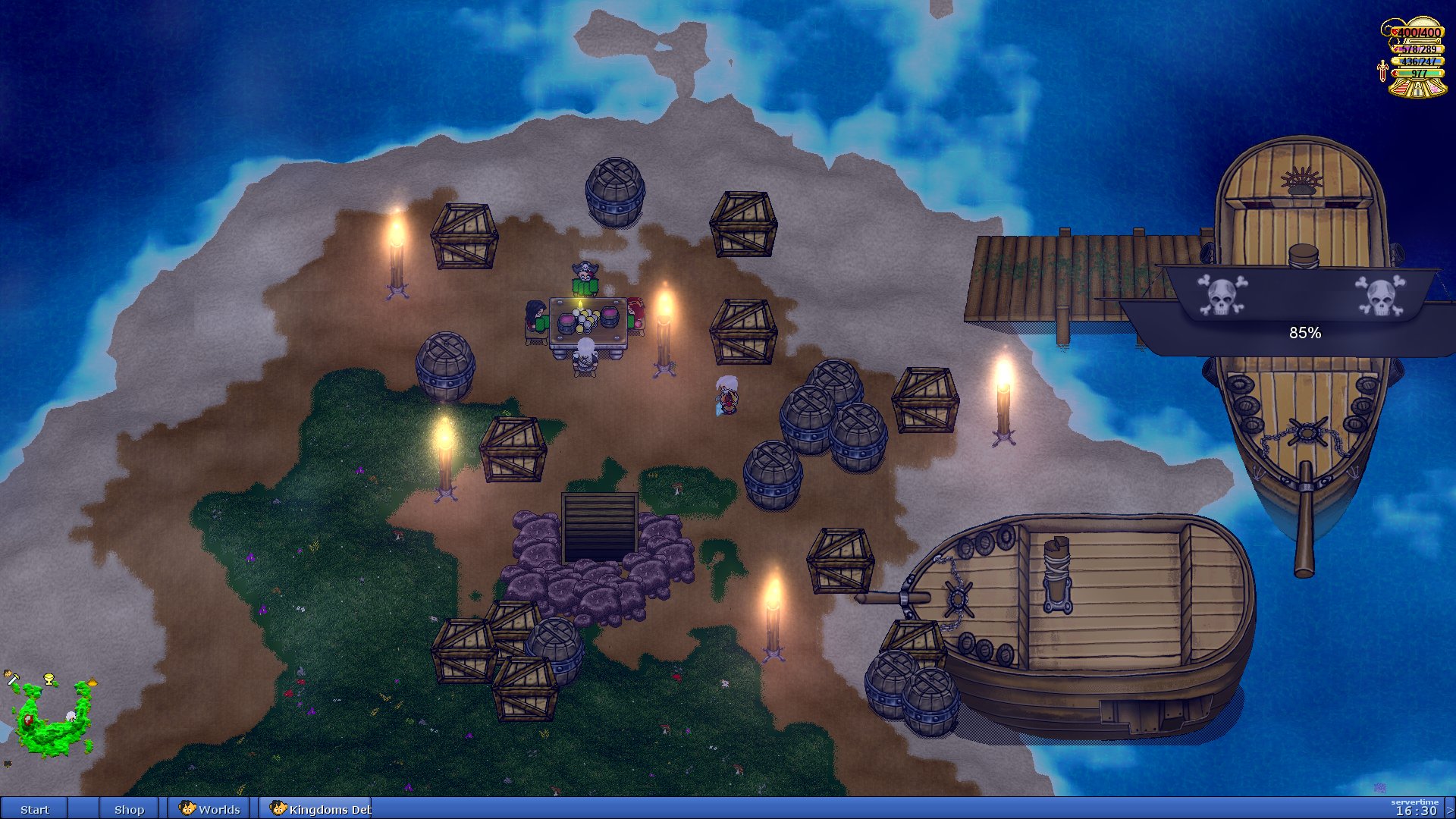Open the Worlds window
Image resolution: width=1456 pixels, height=819 pixels.
[210, 809]
